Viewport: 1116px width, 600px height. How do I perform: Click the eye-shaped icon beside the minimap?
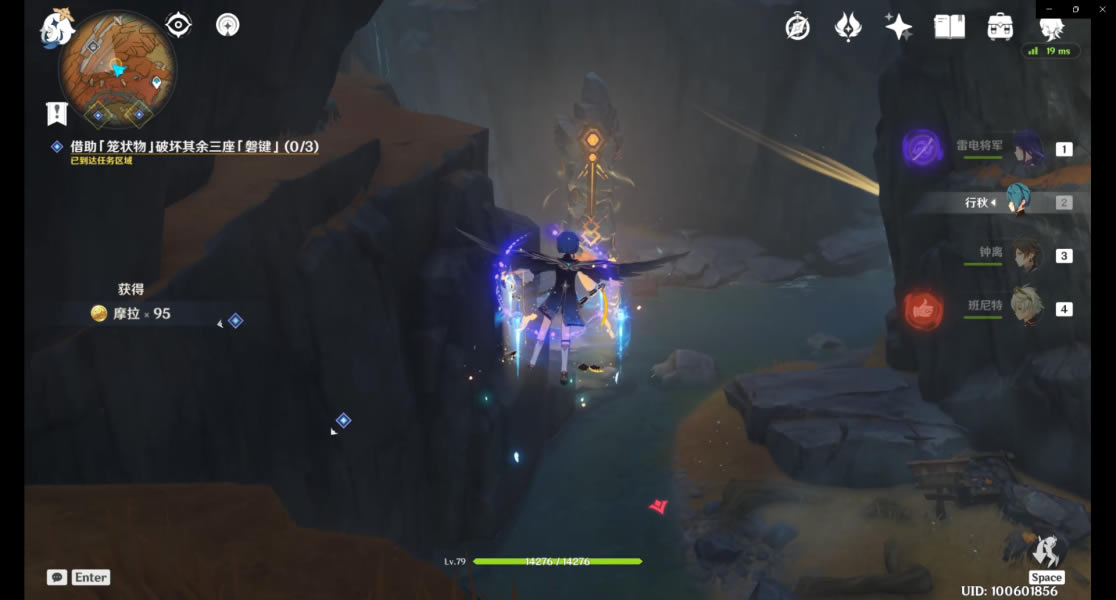point(178,25)
